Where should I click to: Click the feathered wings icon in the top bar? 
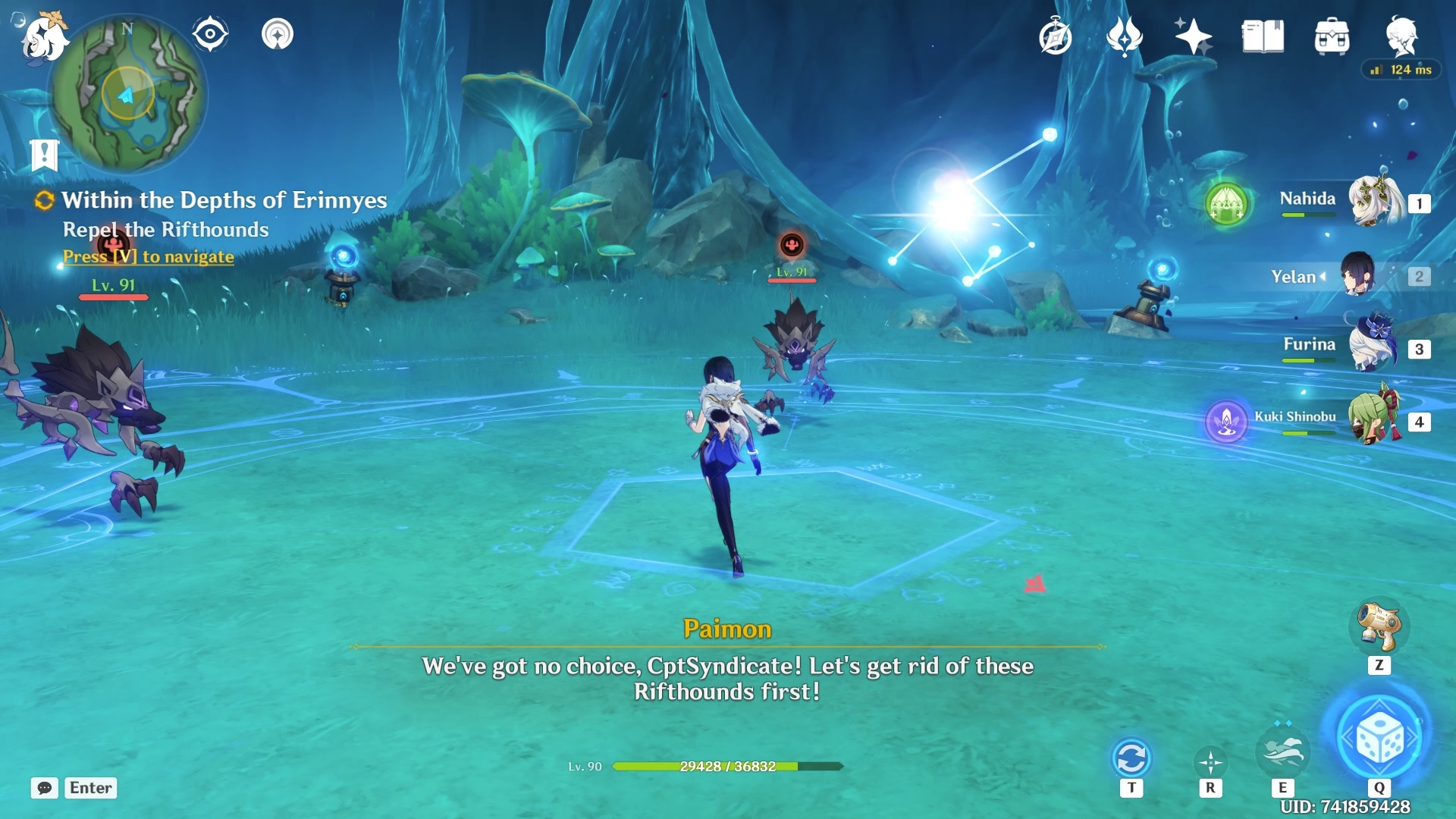click(x=1125, y=36)
